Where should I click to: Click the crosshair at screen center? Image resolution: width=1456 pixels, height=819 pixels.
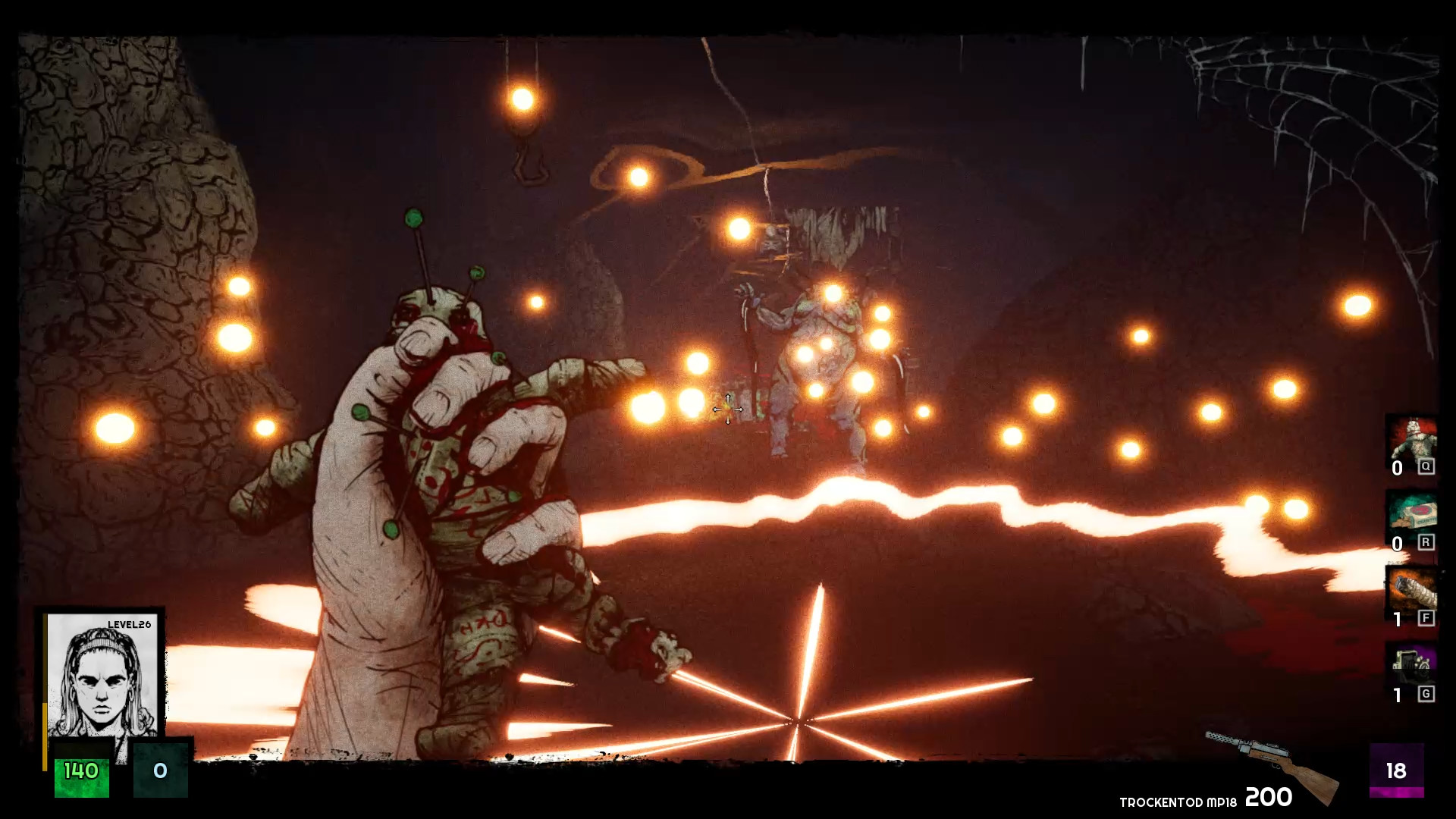pos(726,409)
